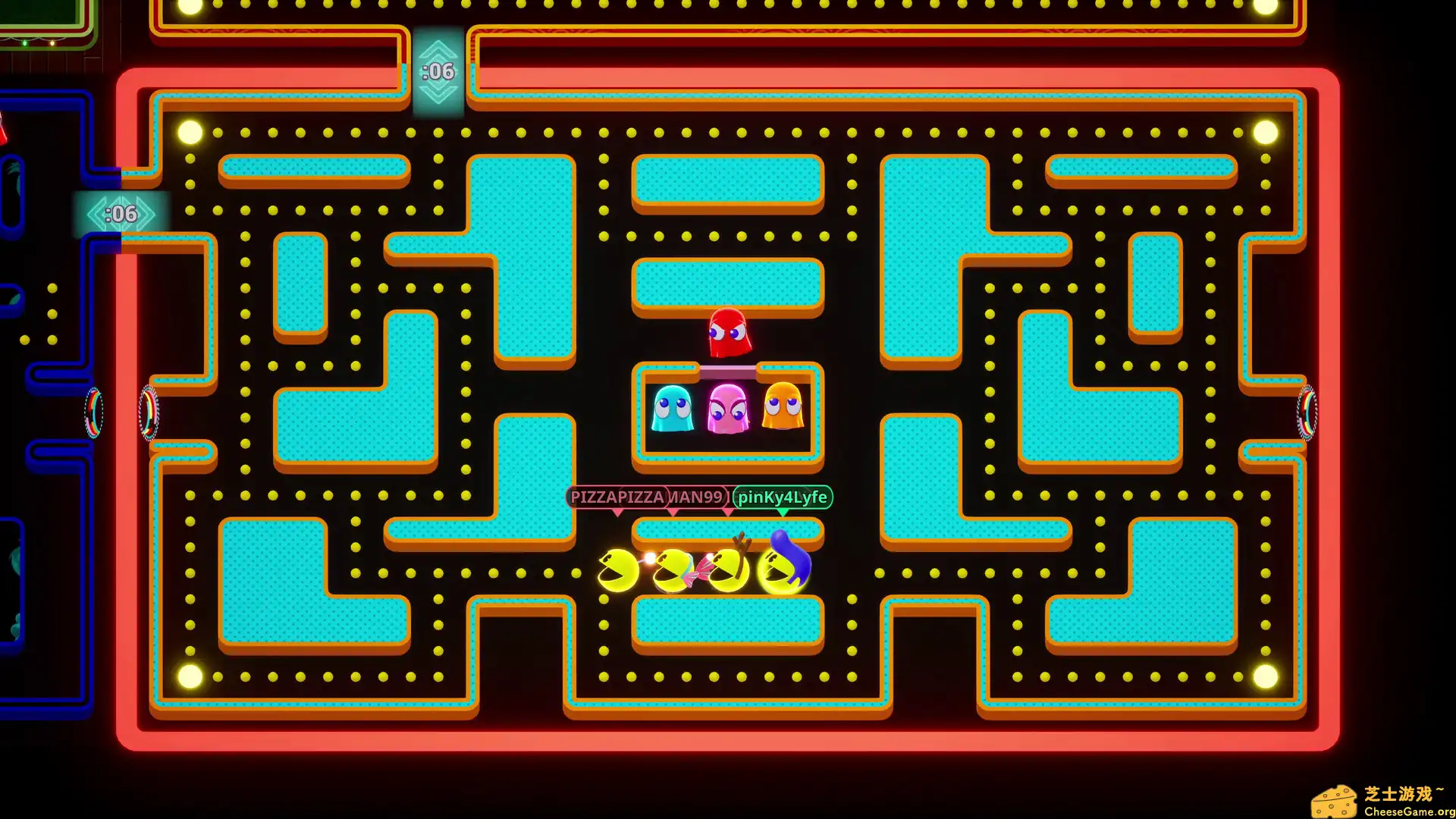Click the :06 timer above the top maze
This screenshot has height=819, width=1456.
(438, 71)
